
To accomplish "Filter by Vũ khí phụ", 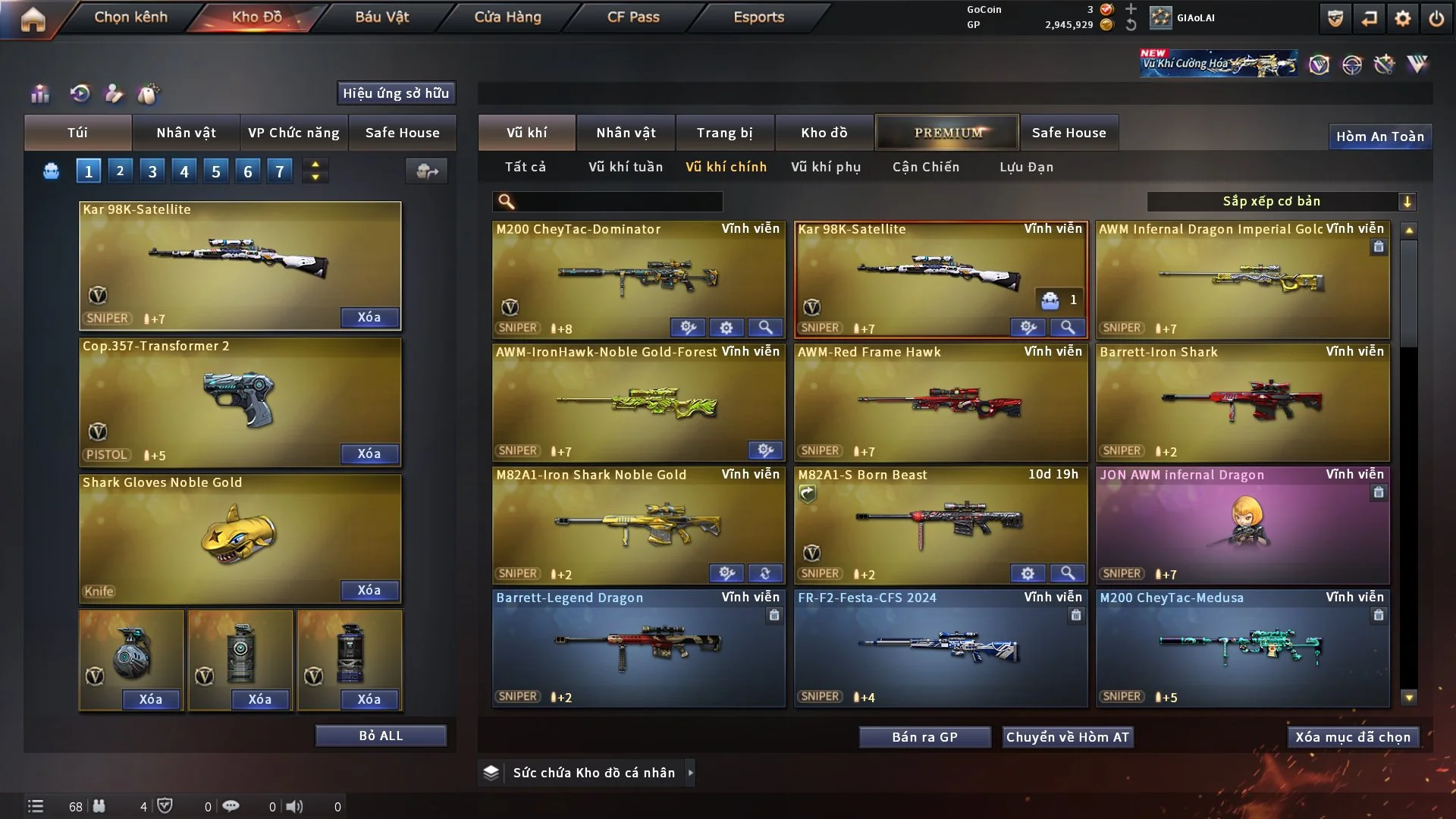I will click(825, 167).
